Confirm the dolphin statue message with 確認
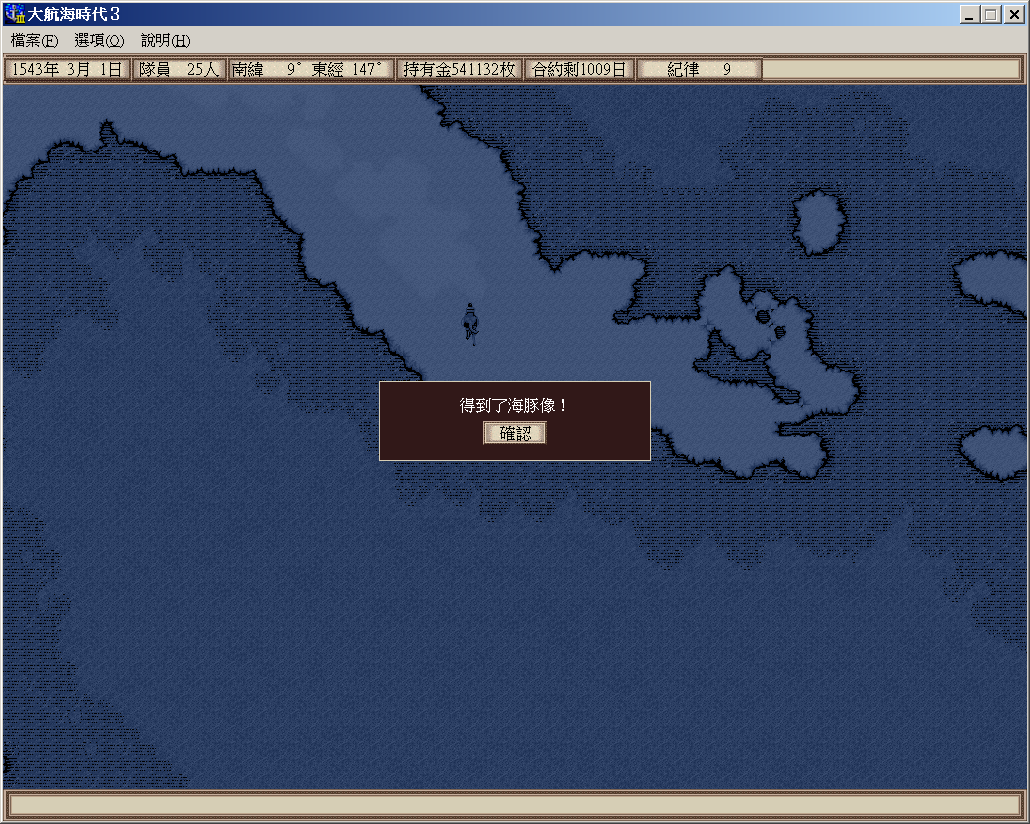Viewport: 1030px width, 824px height. [x=515, y=433]
